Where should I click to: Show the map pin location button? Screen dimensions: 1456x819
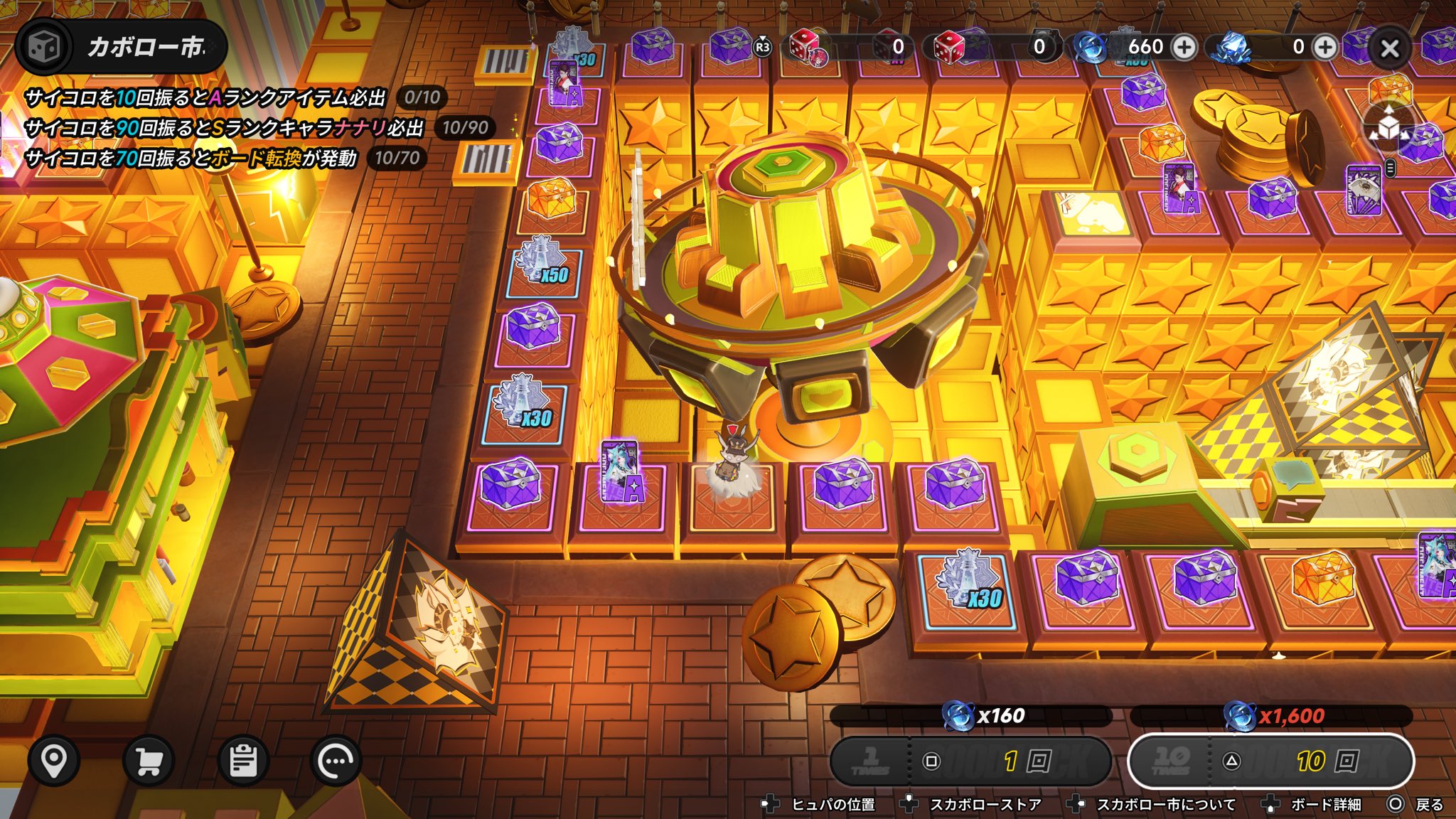[54, 761]
